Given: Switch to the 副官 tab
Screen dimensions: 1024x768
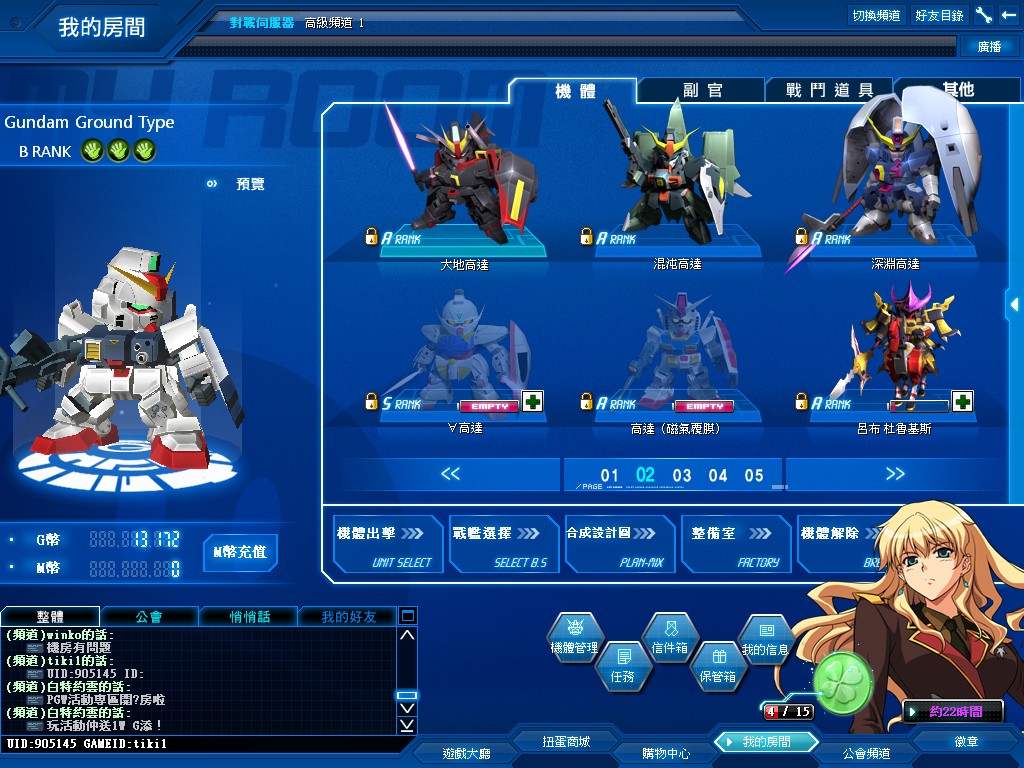Looking at the screenshot, I should pyautogui.click(x=702, y=90).
